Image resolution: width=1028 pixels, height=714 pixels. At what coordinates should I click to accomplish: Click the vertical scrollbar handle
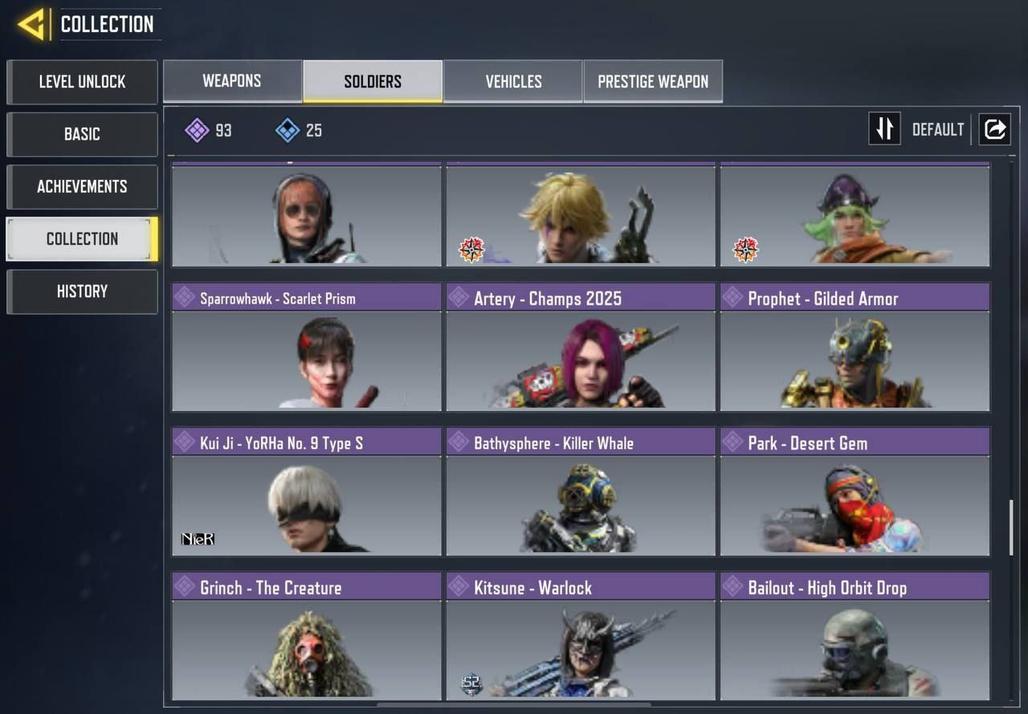(1011, 526)
